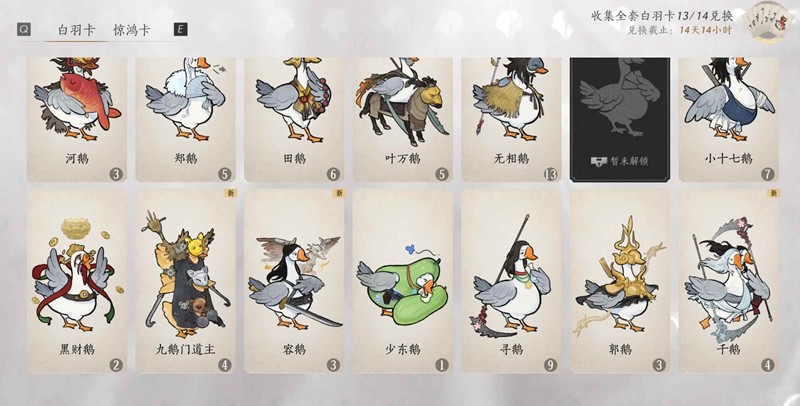Open the 容鹅 card
This screenshot has height=406, width=800.
coord(294,280)
